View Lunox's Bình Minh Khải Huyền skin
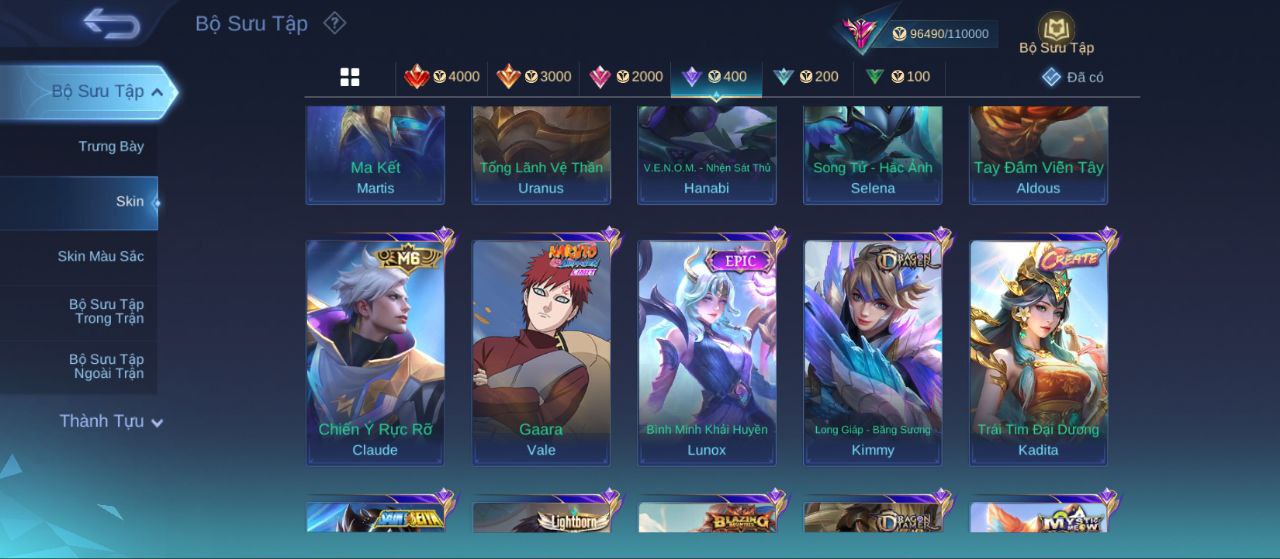The image size is (1280, 559). [707, 352]
